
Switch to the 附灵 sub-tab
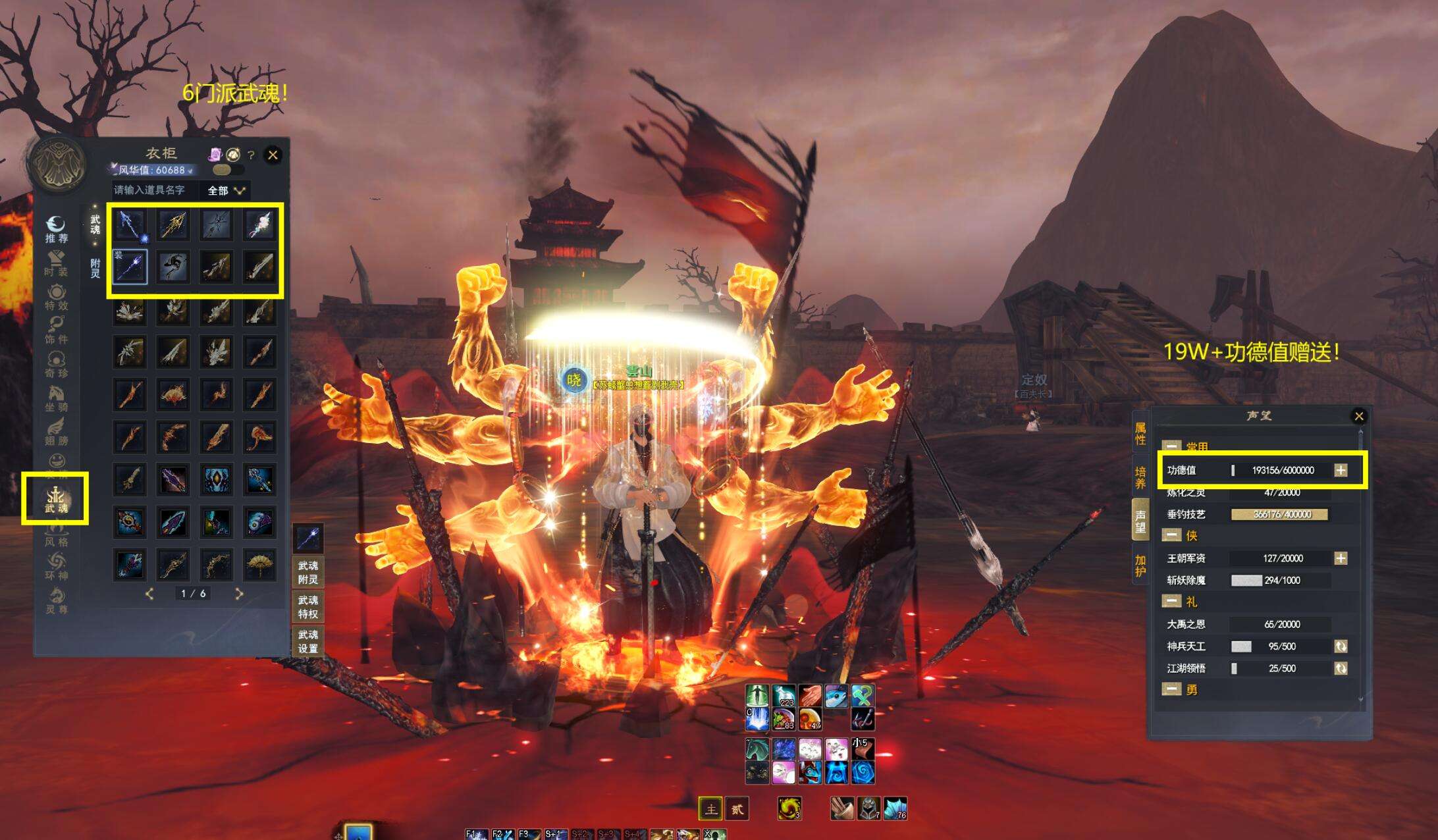pos(95,268)
